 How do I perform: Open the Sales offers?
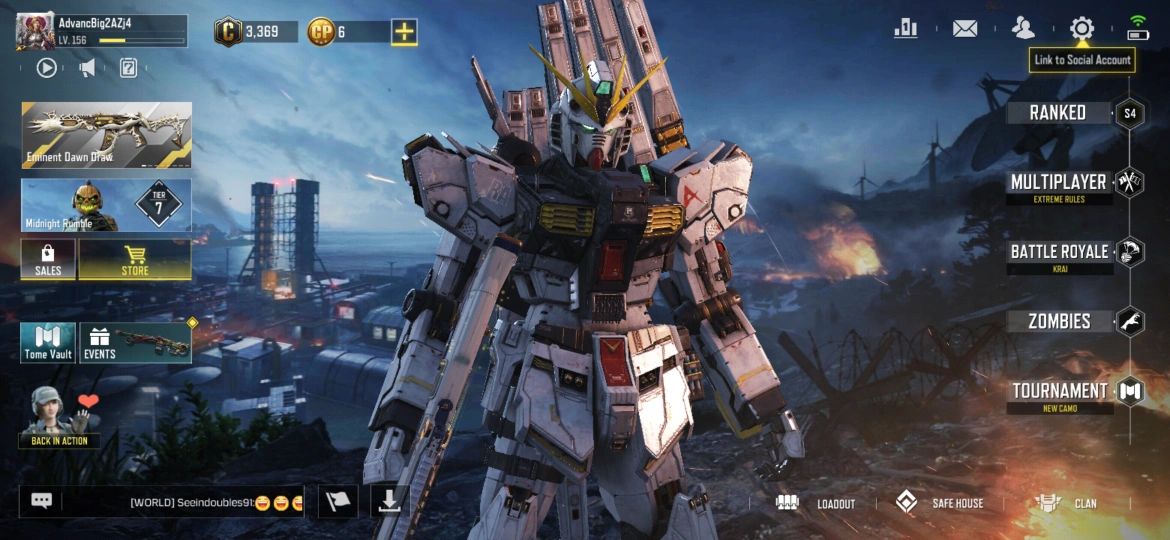pyautogui.click(x=48, y=259)
